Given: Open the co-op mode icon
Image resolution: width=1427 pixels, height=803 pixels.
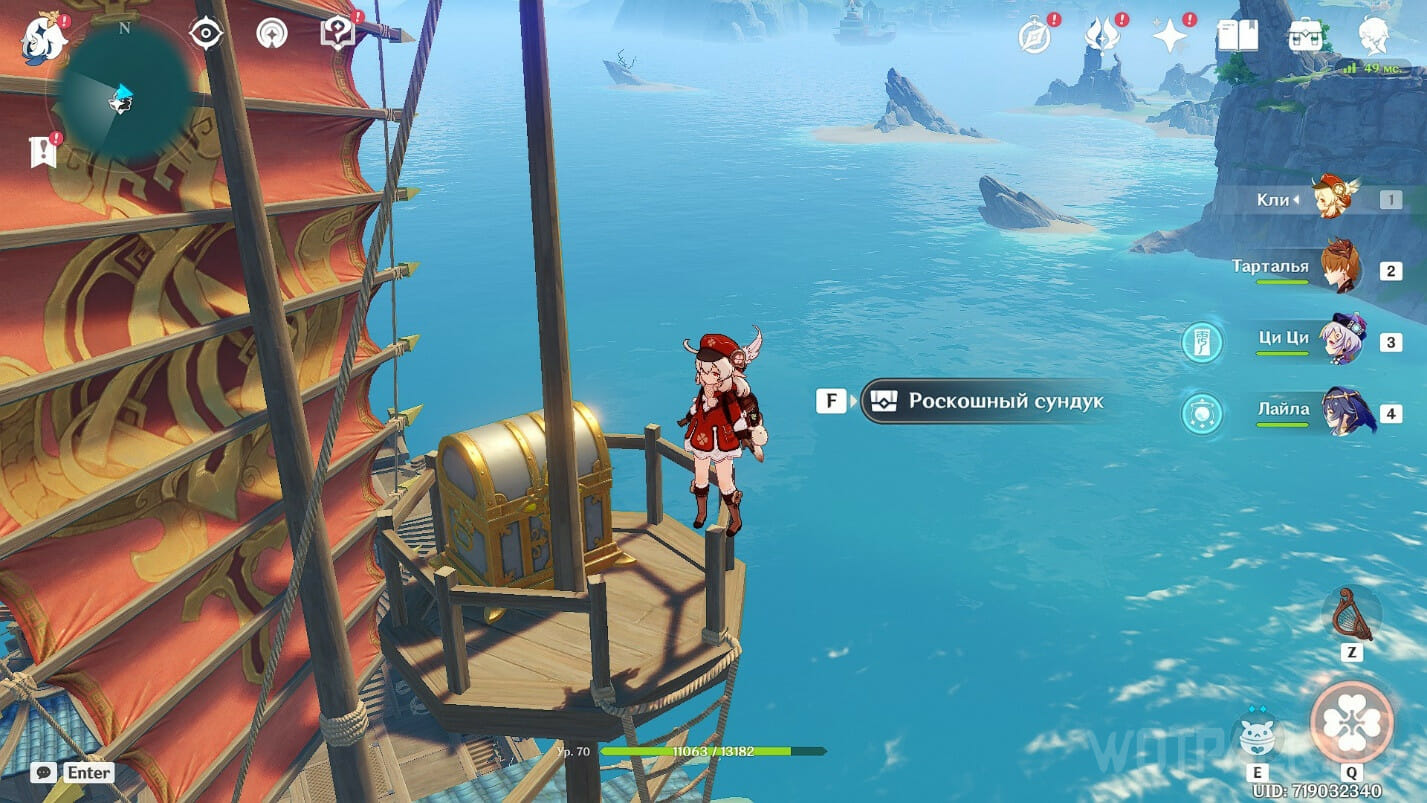Looking at the screenshot, I should [x=271, y=34].
